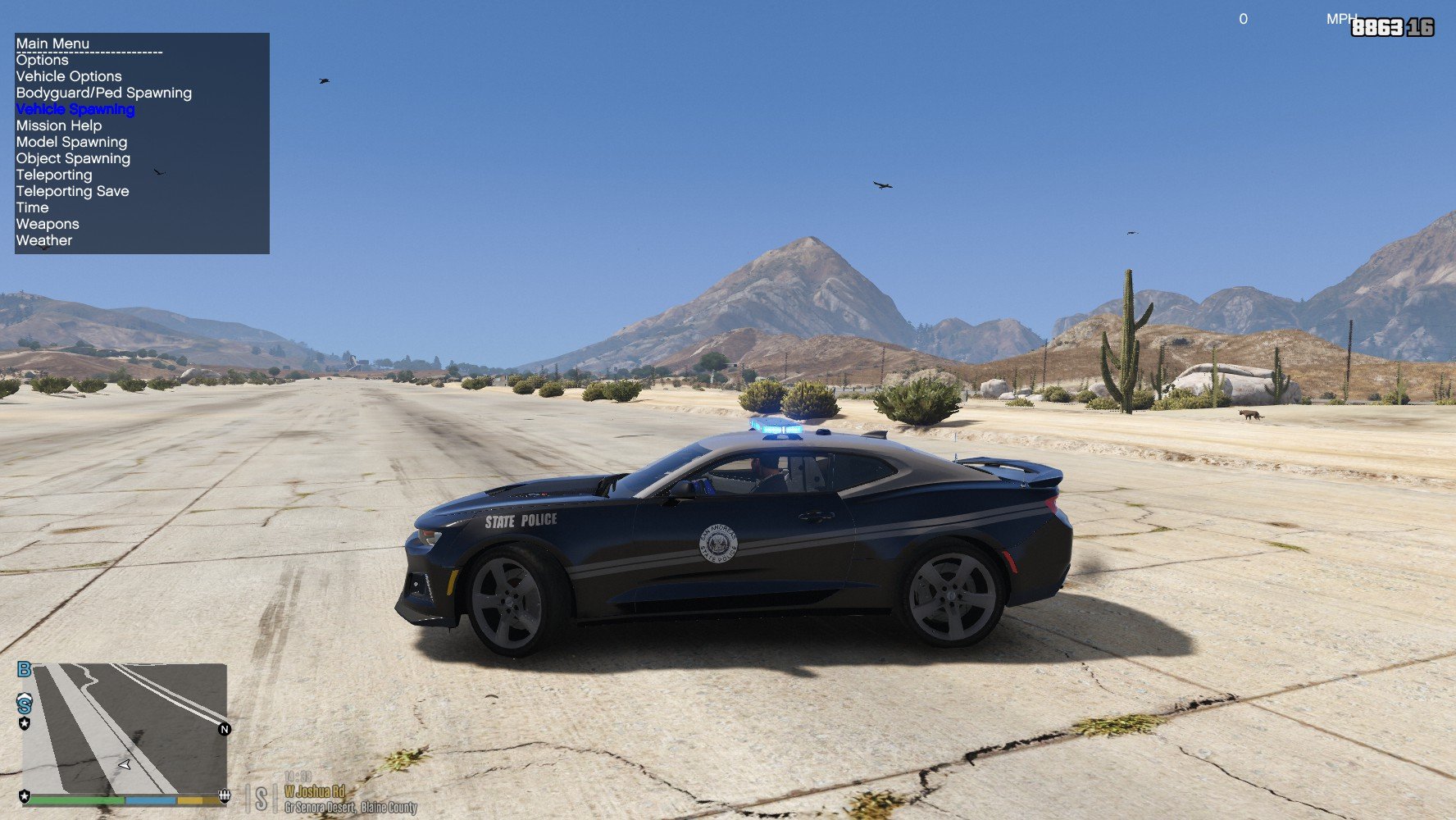Open the Mission Help entry
This screenshot has height=820, width=1456.
(x=59, y=125)
